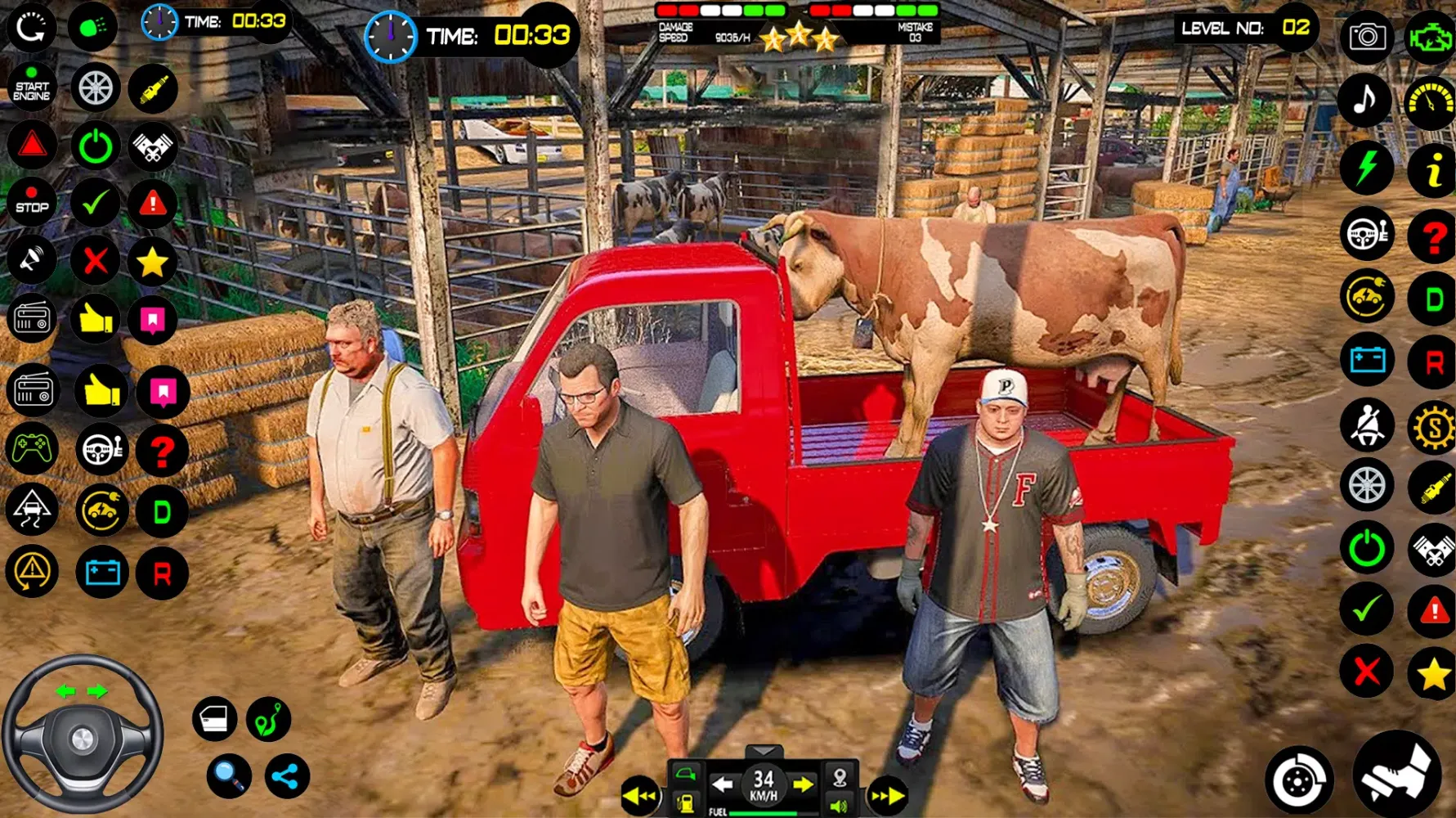Step on the gas pedal button
This screenshot has height=818, width=1456.
pyautogui.click(x=1396, y=775)
